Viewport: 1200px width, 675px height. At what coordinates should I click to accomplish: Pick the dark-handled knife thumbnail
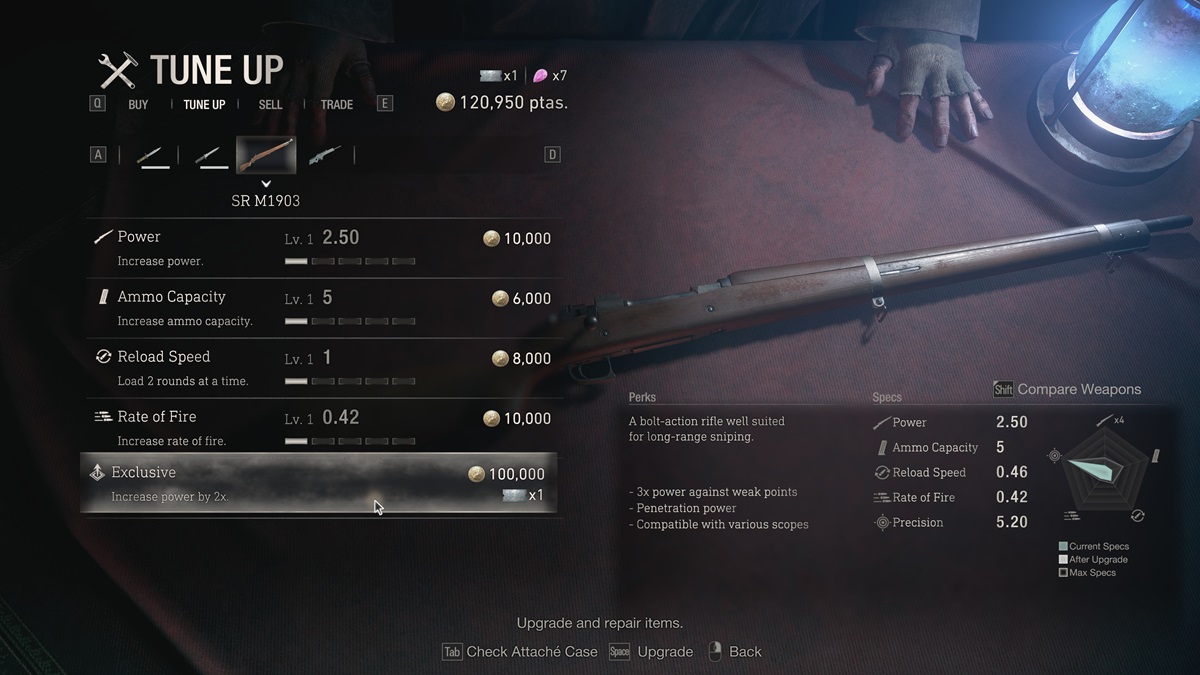(x=208, y=155)
